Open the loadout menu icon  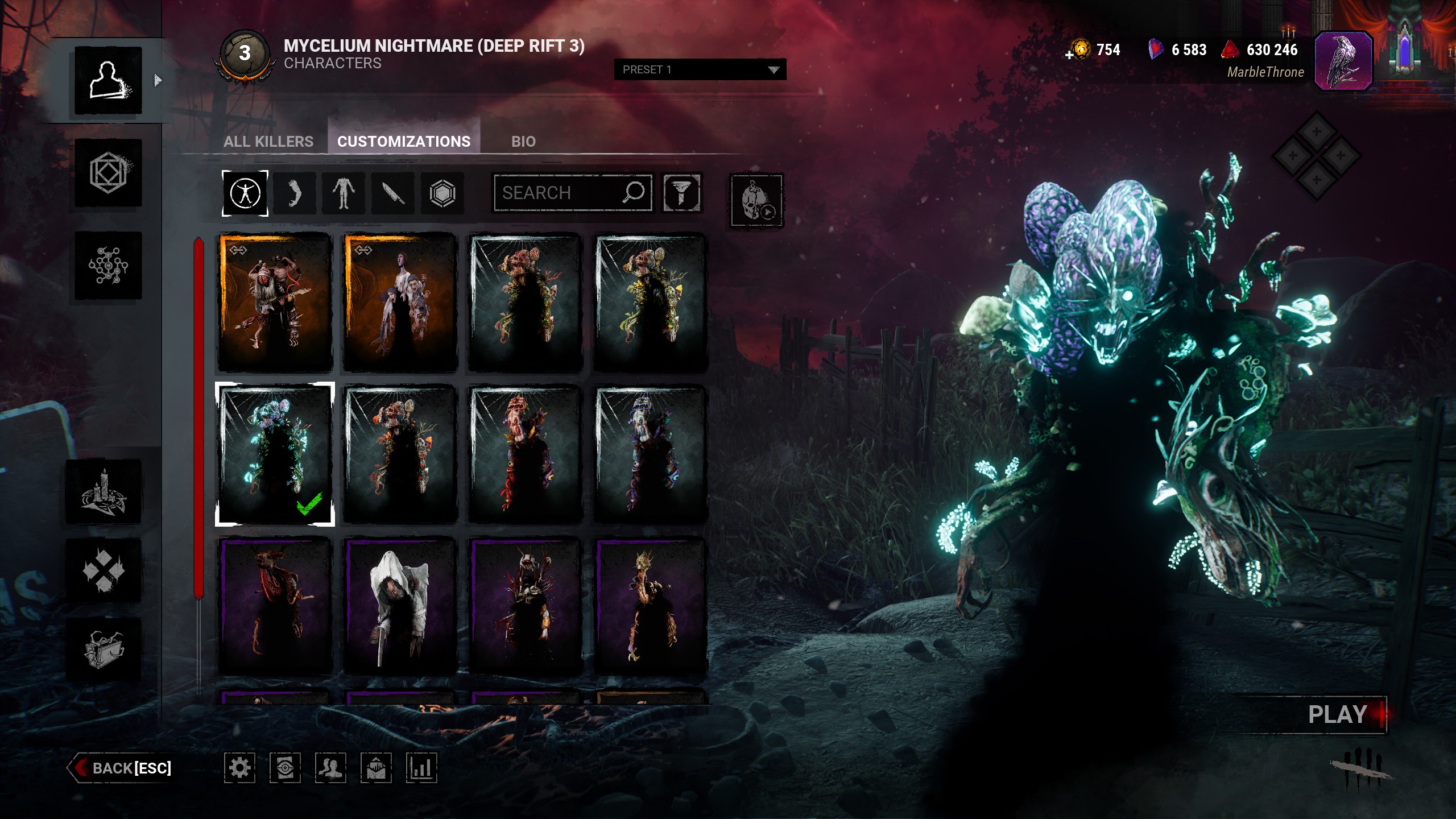pyautogui.click(x=108, y=173)
